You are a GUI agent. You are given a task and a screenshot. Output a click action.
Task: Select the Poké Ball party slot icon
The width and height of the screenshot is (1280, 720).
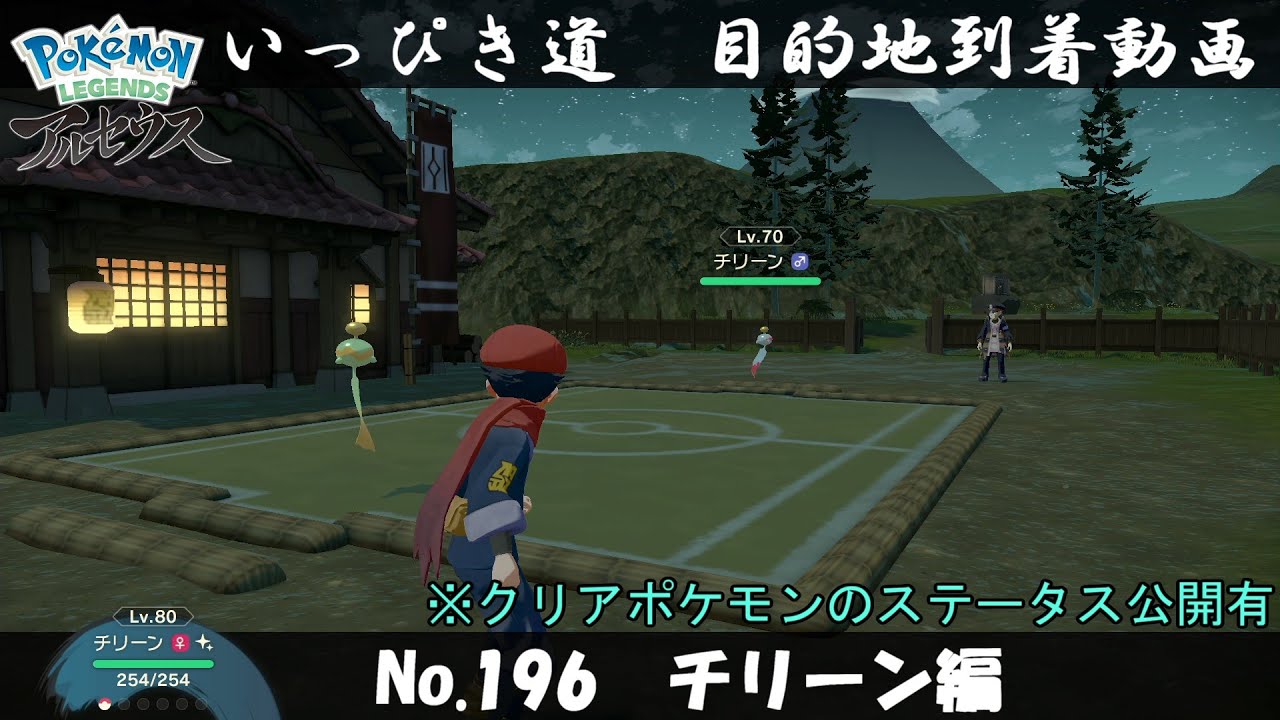point(104,703)
